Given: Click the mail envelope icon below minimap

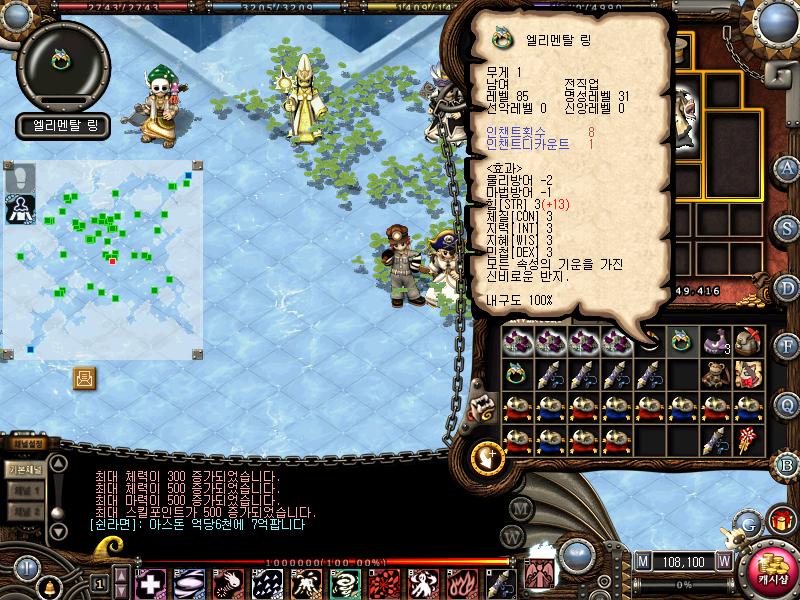Looking at the screenshot, I should coord(84,377).
